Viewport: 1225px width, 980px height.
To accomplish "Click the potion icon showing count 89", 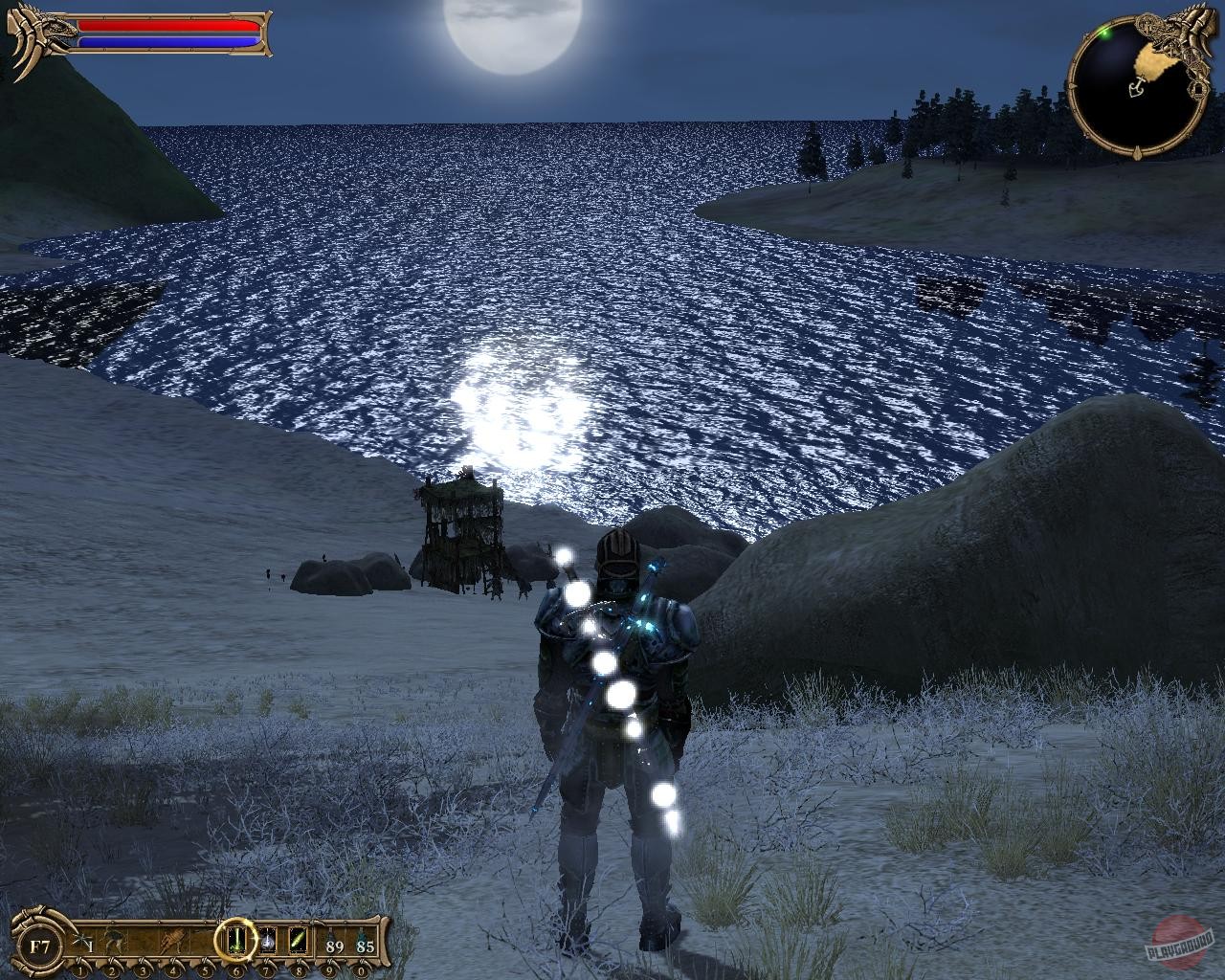I will pos(333,943).
